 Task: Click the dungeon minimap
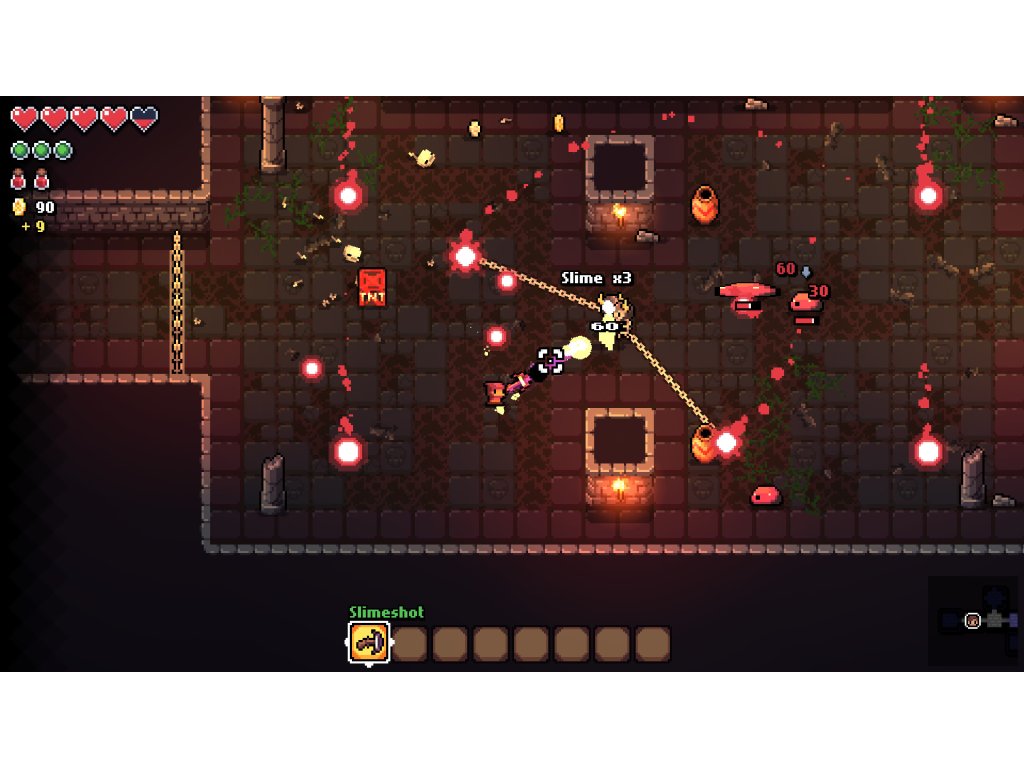[x=975, y=620]
